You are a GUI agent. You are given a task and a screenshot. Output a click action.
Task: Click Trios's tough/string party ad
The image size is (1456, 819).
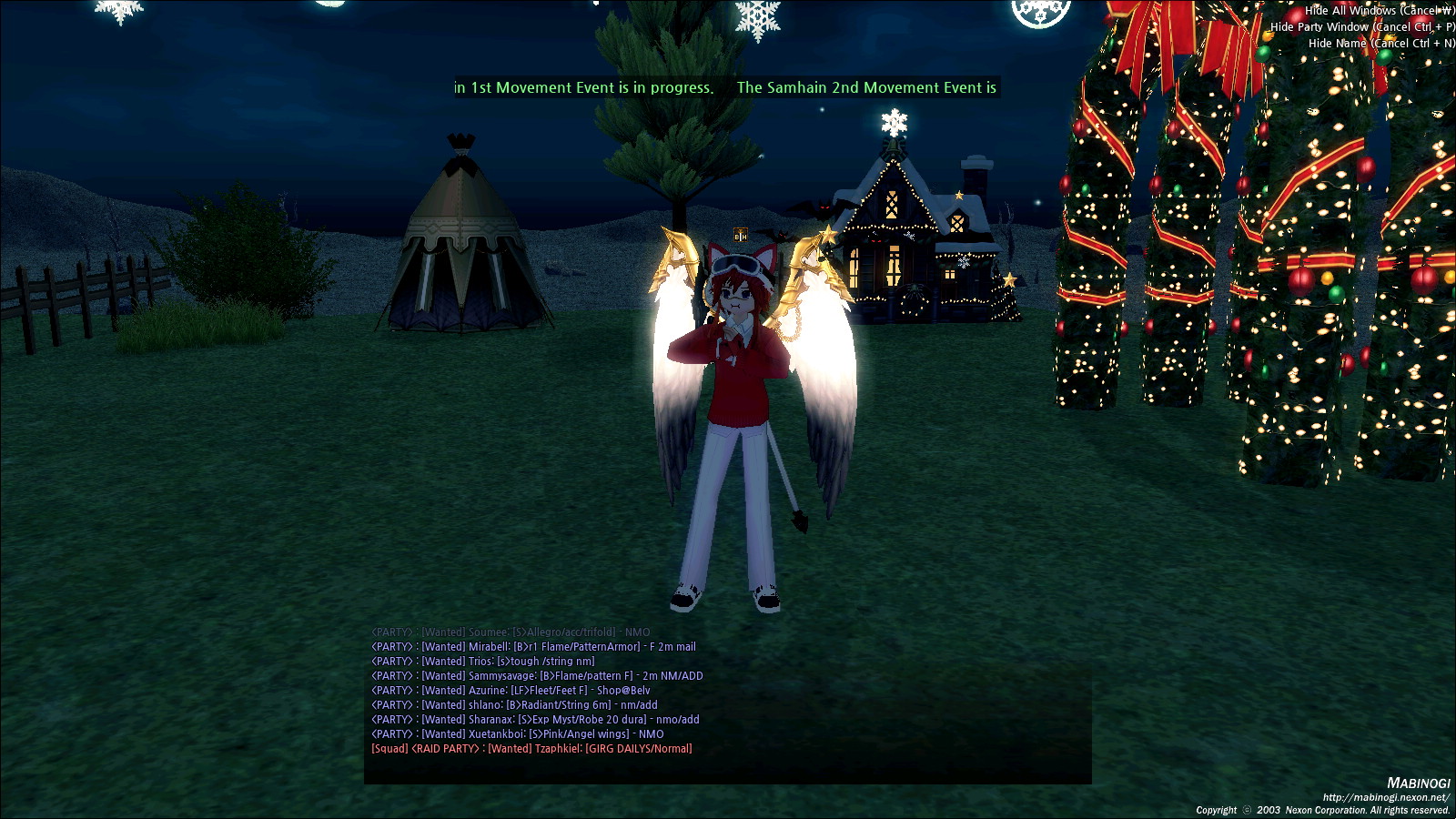pos(483,662)
